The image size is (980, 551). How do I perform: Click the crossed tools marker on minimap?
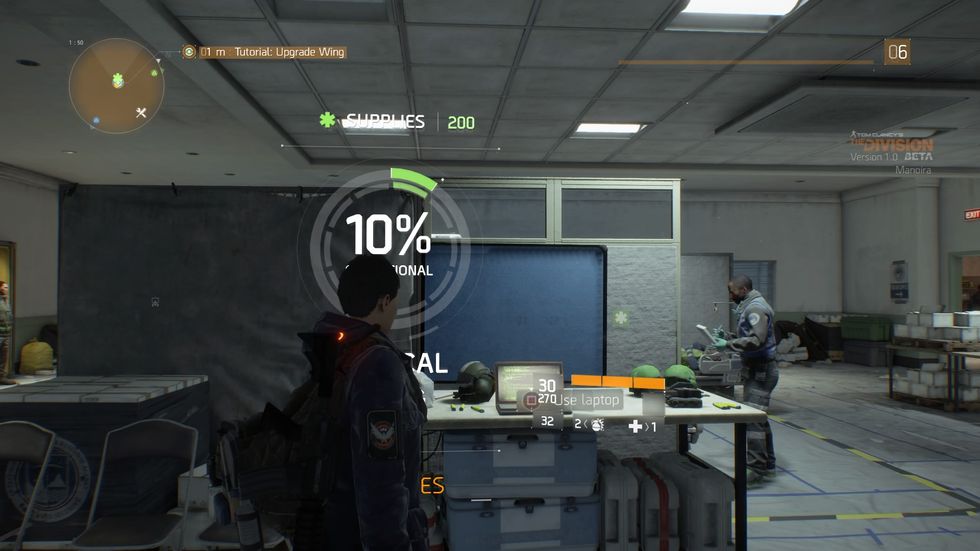click(x=141, y=112)
